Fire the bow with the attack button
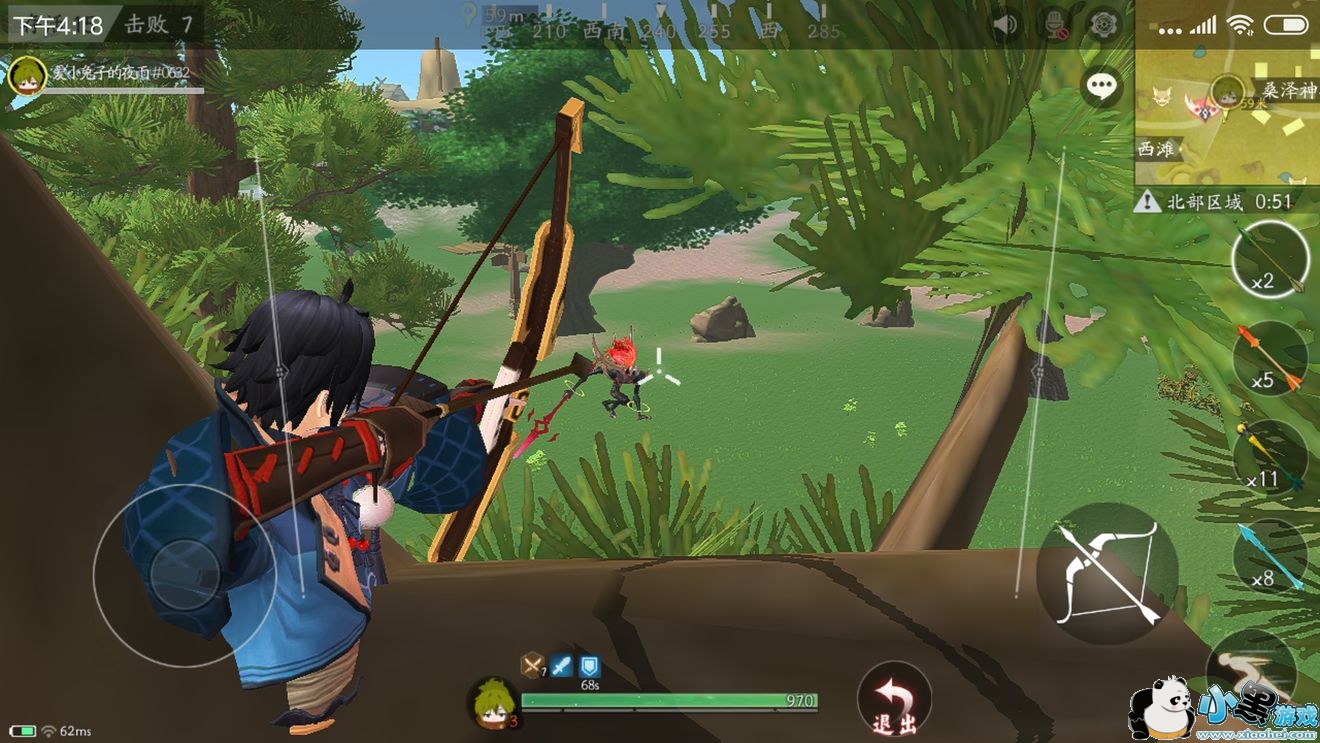The width and height of the screenshot is (1320, 743). [1107, 573]
